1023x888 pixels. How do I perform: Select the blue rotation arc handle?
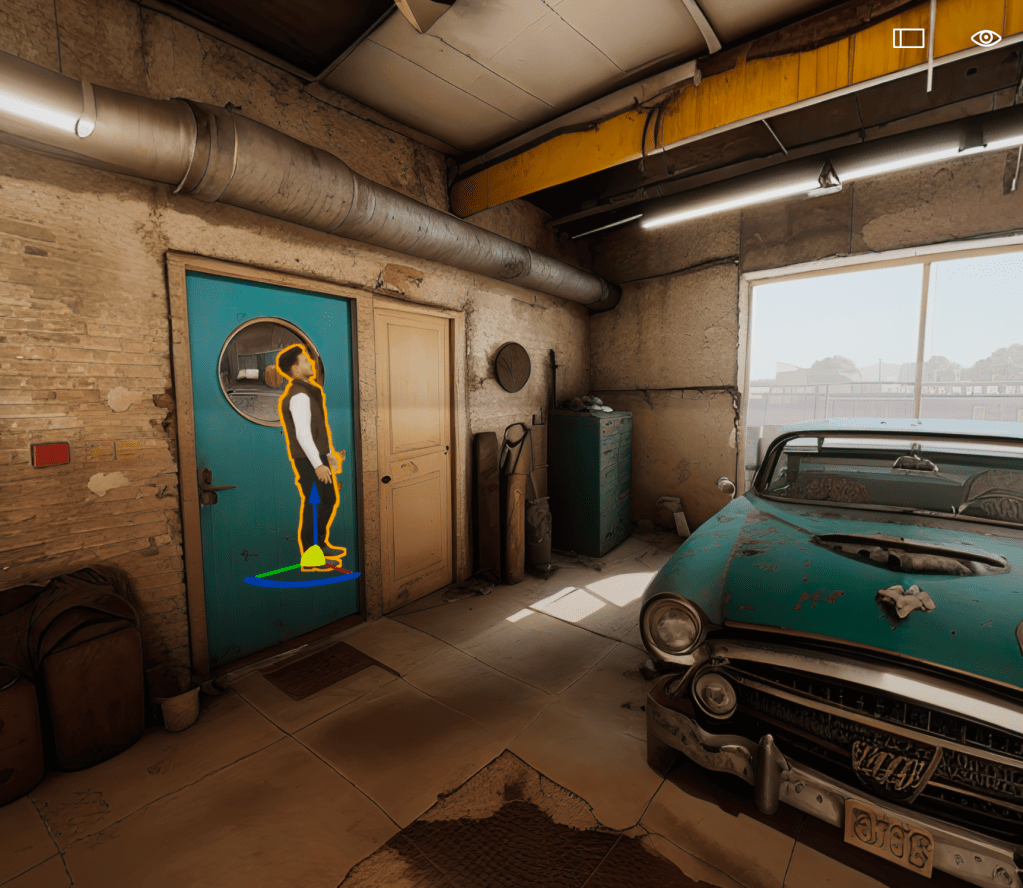click(300, 582)
